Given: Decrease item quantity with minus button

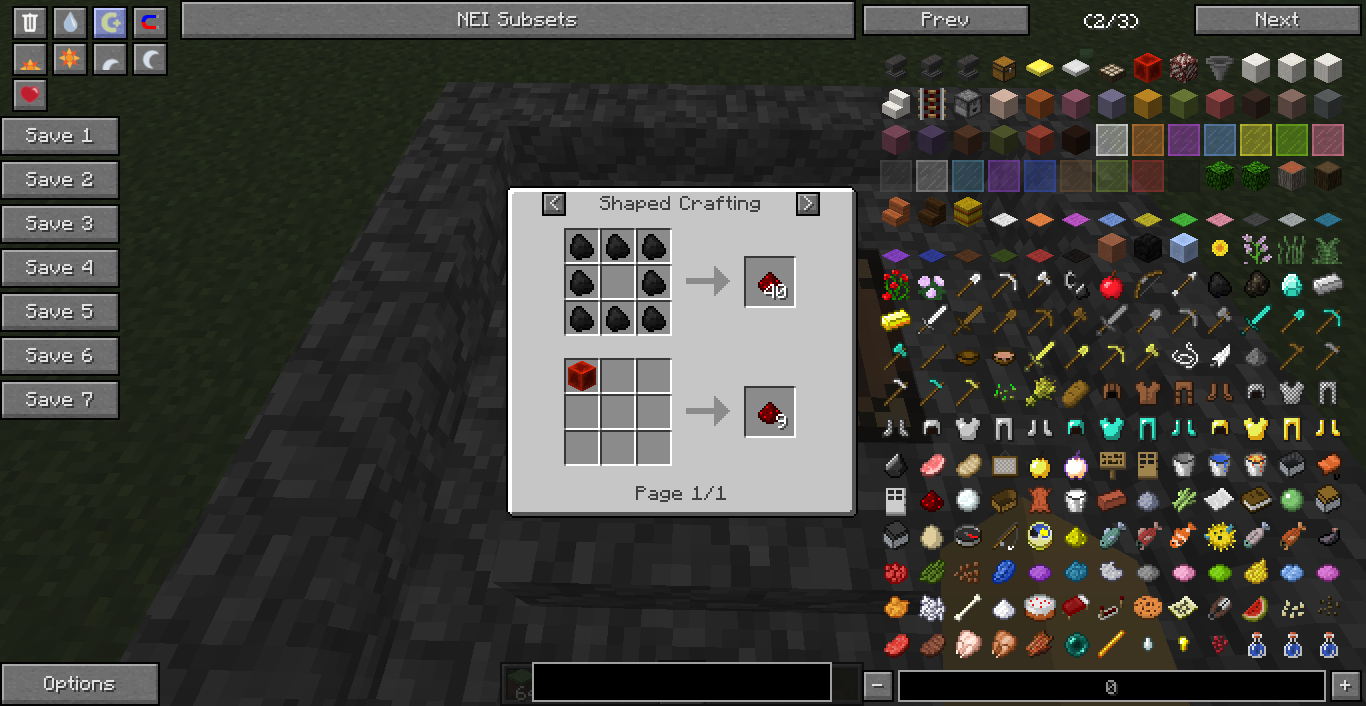Looking at the screenshot, I should (x=877, y=686).
